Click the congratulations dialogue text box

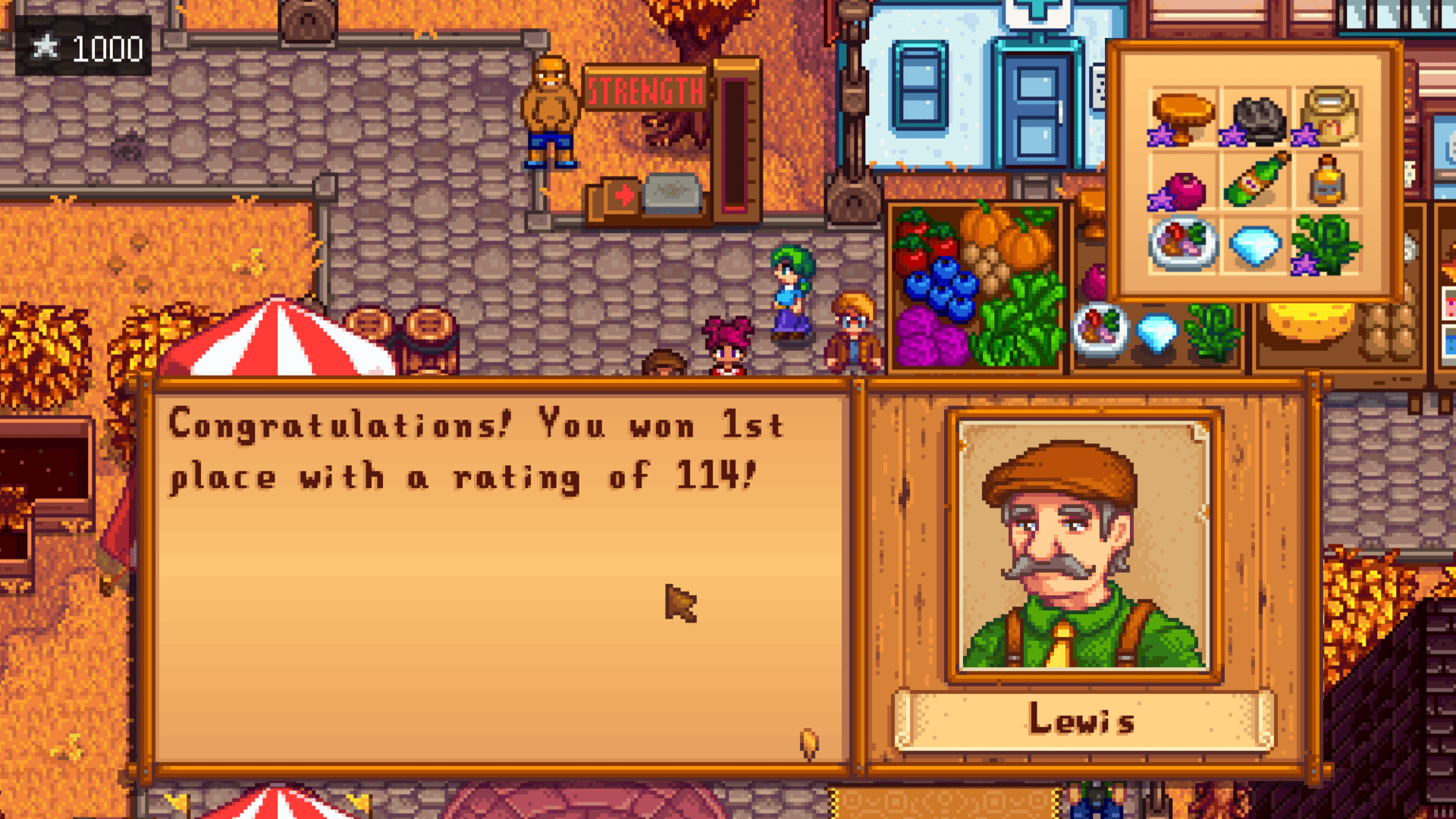coord(500,576)
